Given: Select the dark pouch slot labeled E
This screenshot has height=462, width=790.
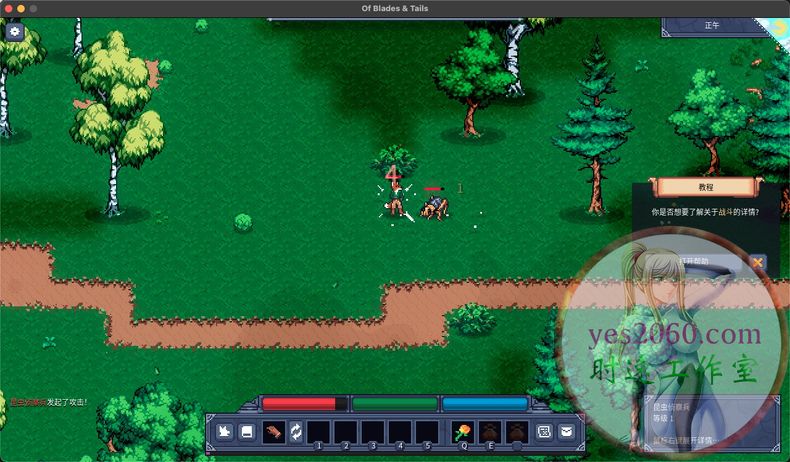Looking at the screenshot, I should 491,432.
